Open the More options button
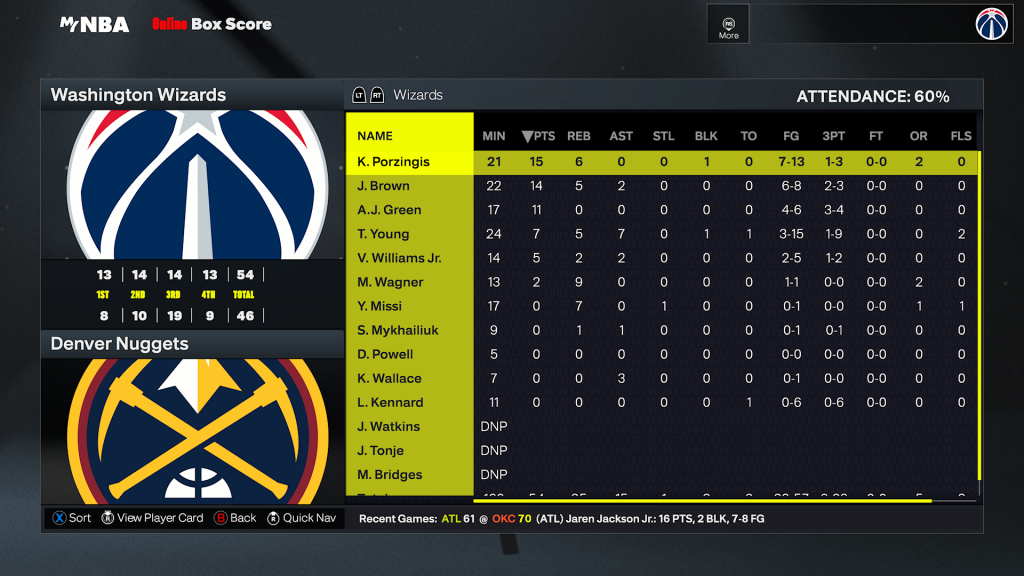This screenshot has width=1024, height=576. pyautogui.click(x=729, y=25)
